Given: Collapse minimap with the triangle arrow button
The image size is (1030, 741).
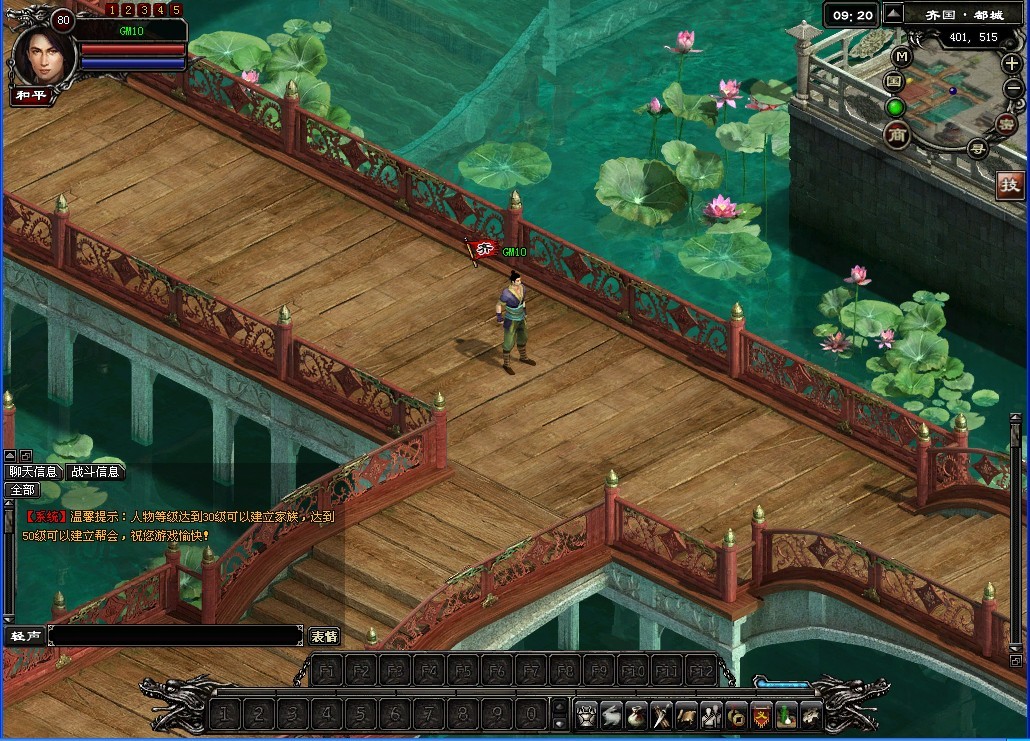Looking at the screenshot, I should pos(893,13).
